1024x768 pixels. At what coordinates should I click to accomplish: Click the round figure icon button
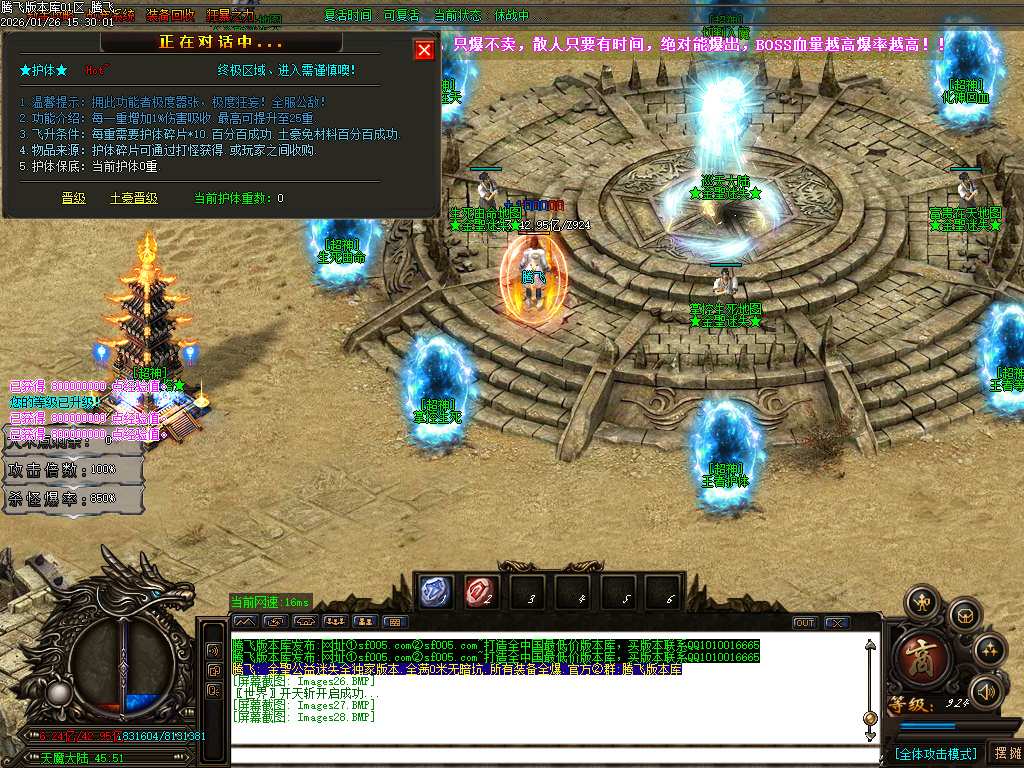coord(921,602)
